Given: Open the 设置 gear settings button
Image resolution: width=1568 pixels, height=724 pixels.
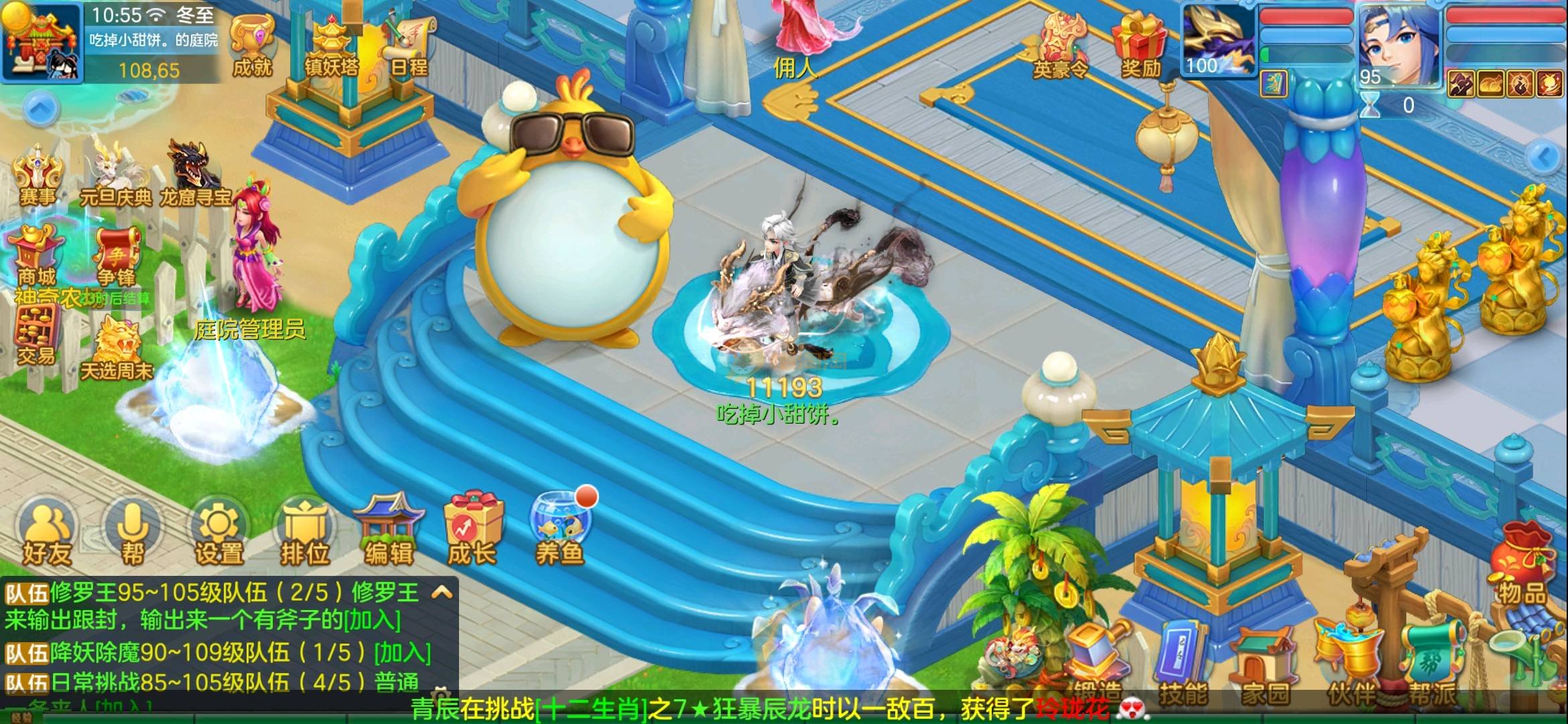Looking at the screenshot, I should point(218,535).
